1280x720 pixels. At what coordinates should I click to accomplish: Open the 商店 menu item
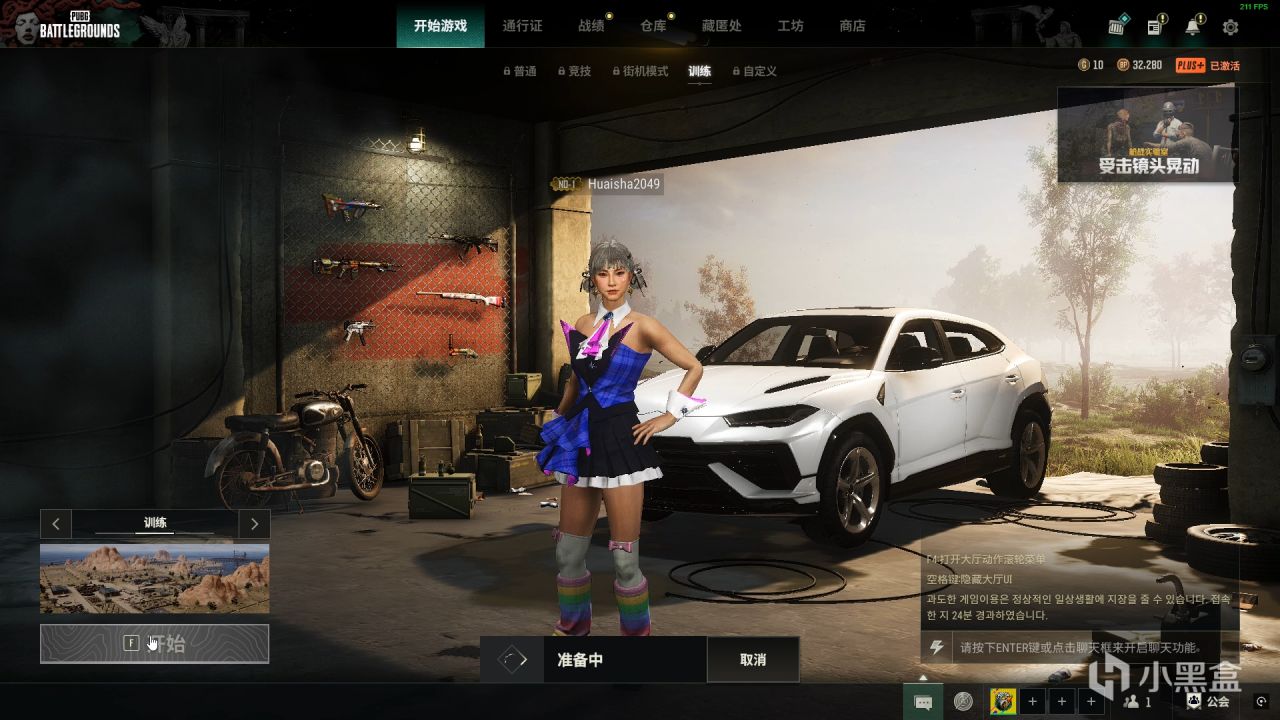pos(851,27)
